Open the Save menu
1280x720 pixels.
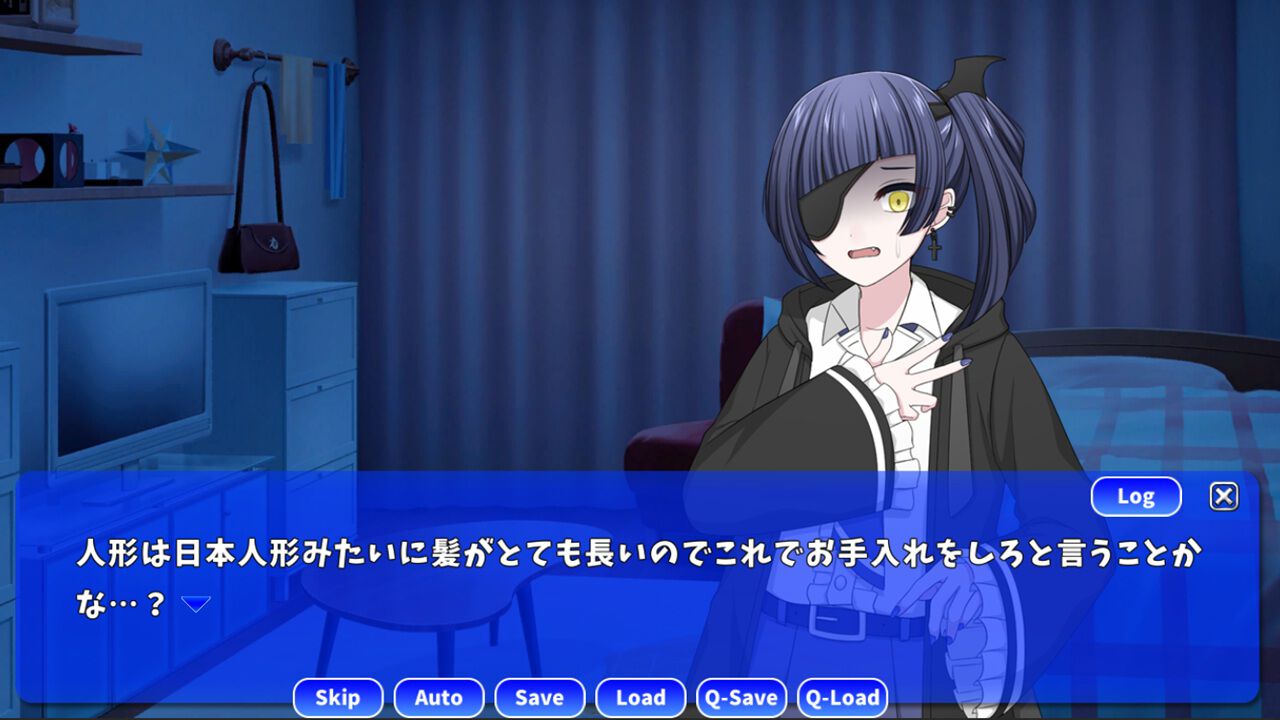click(540, 697)
